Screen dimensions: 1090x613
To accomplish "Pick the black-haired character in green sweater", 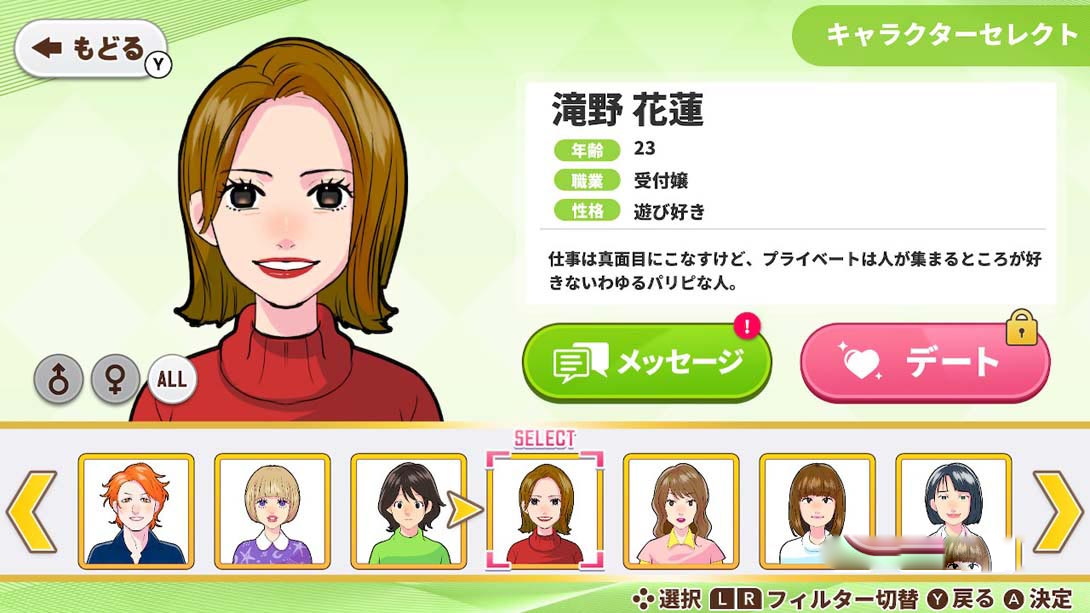I will point(408,510).
